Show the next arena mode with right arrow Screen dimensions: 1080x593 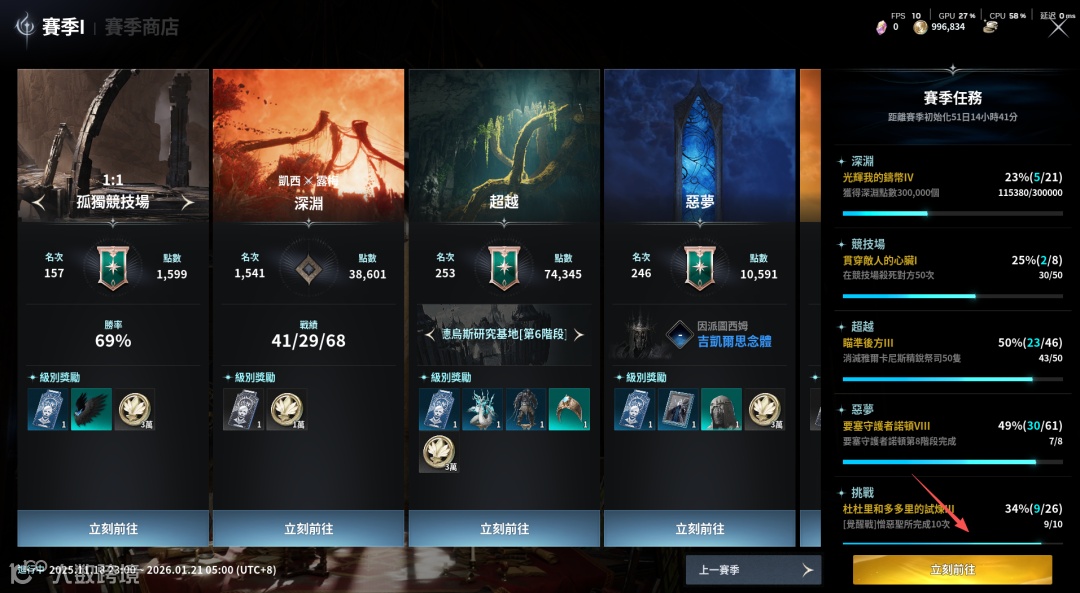186,202
